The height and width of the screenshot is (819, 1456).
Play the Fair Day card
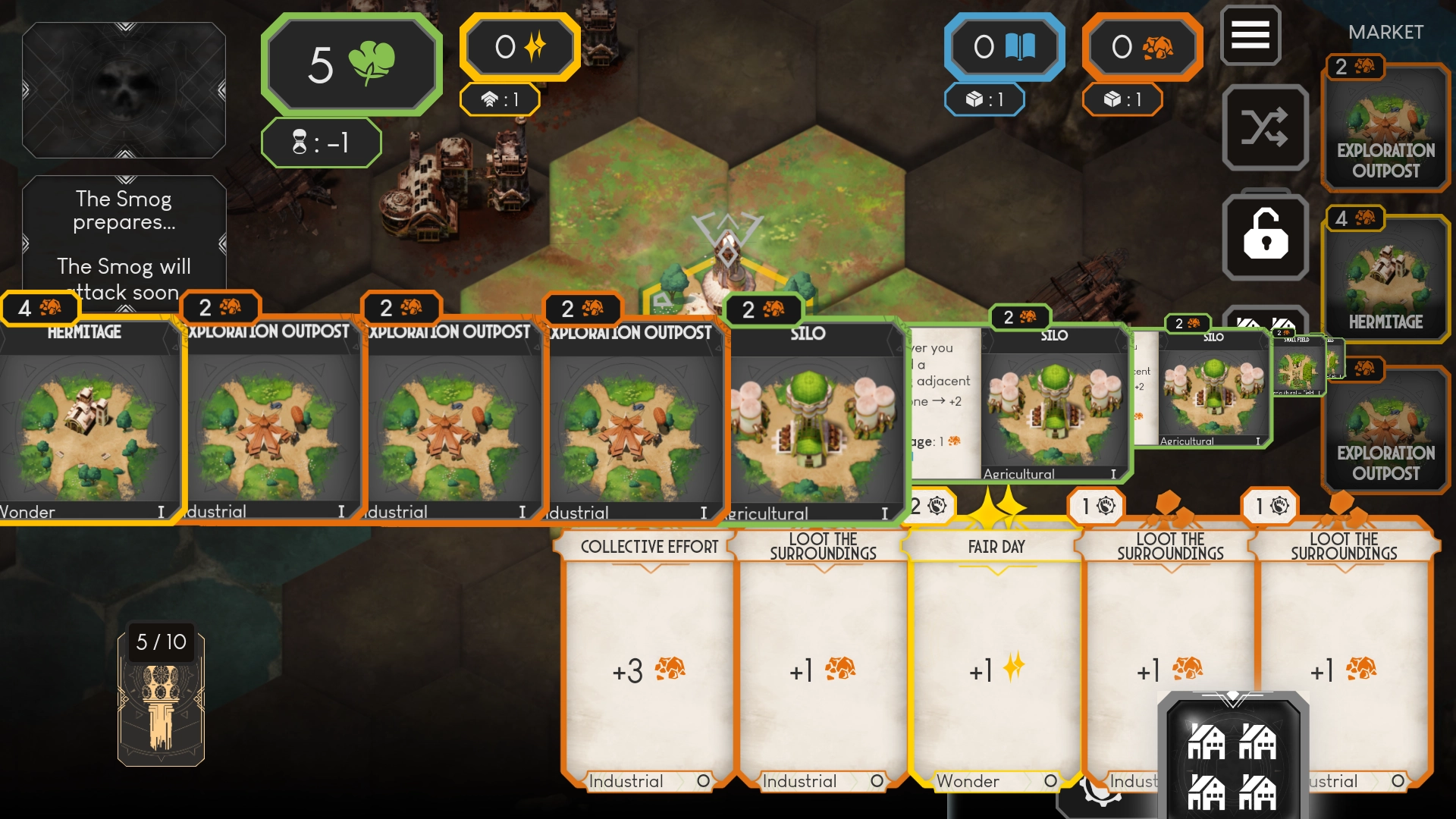click(996, 660)
